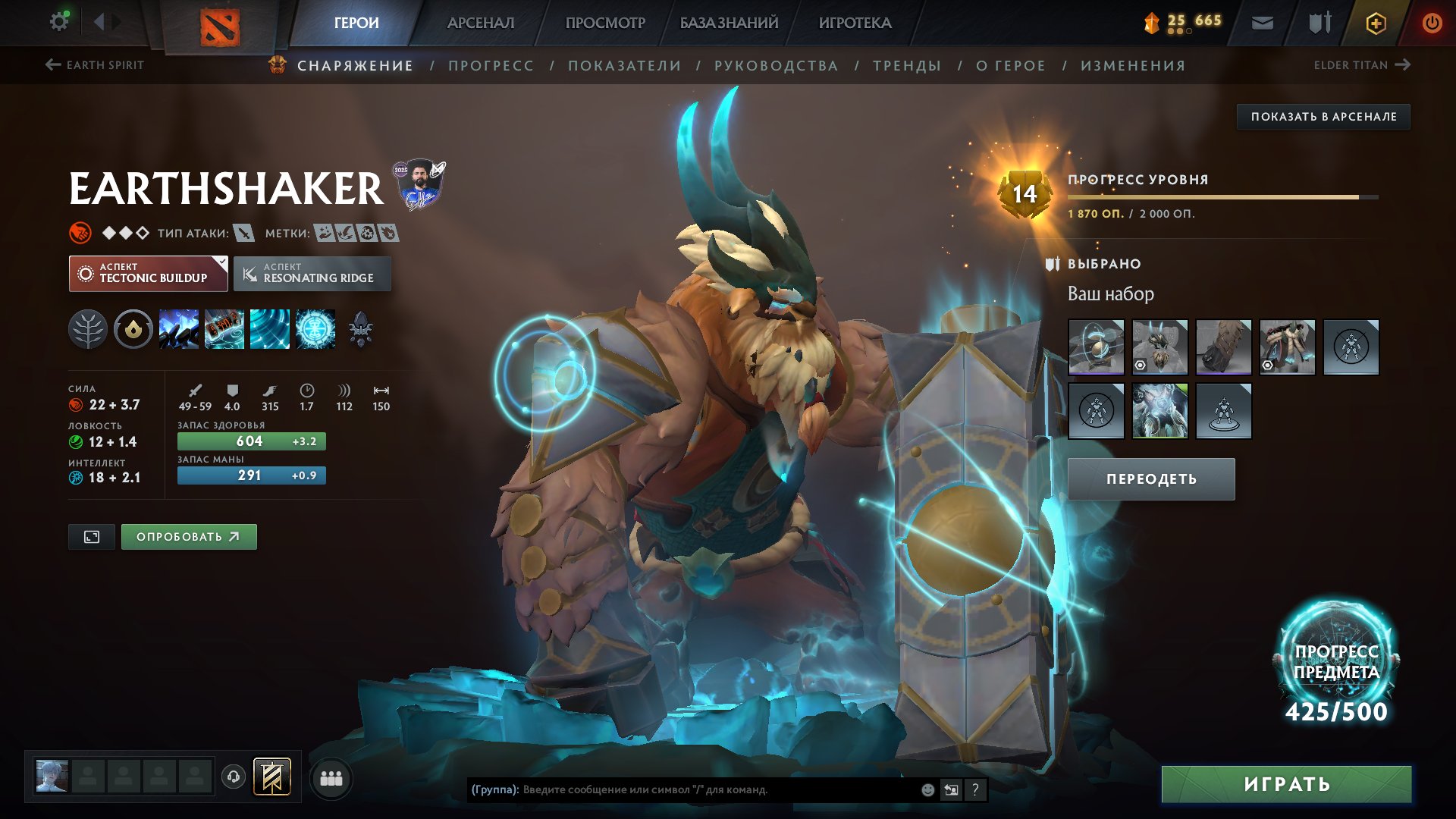Select the shield cosmetic thumbnail in Ваш набор

(x=1097, y=347)
